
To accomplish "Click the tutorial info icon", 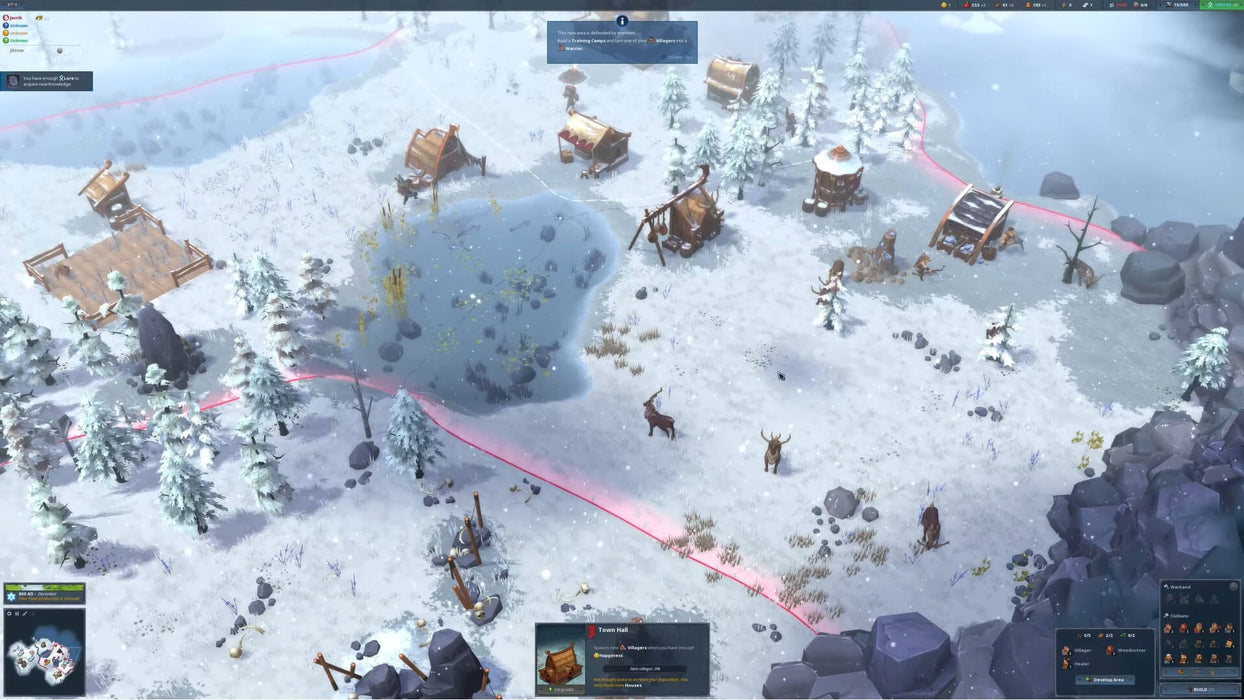I will [x=622, y=20].
